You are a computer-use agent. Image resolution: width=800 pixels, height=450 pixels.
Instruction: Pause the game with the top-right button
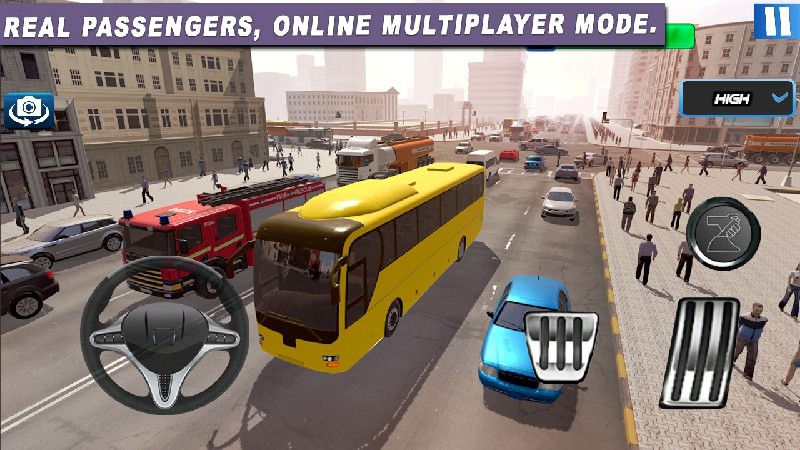click(772, 20)
